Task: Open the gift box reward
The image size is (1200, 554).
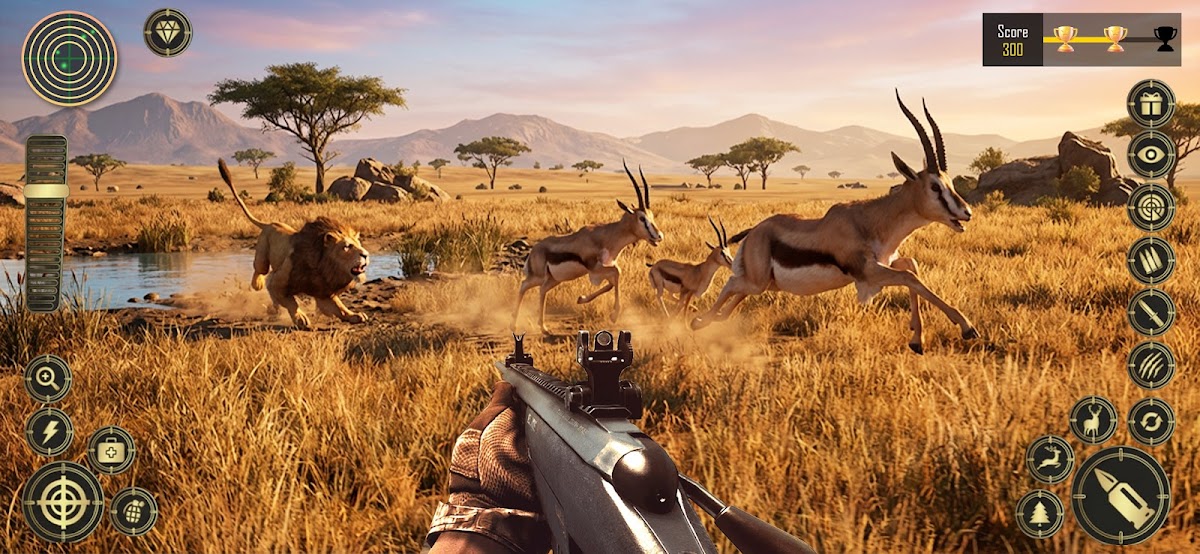Action: point(1151,103)
